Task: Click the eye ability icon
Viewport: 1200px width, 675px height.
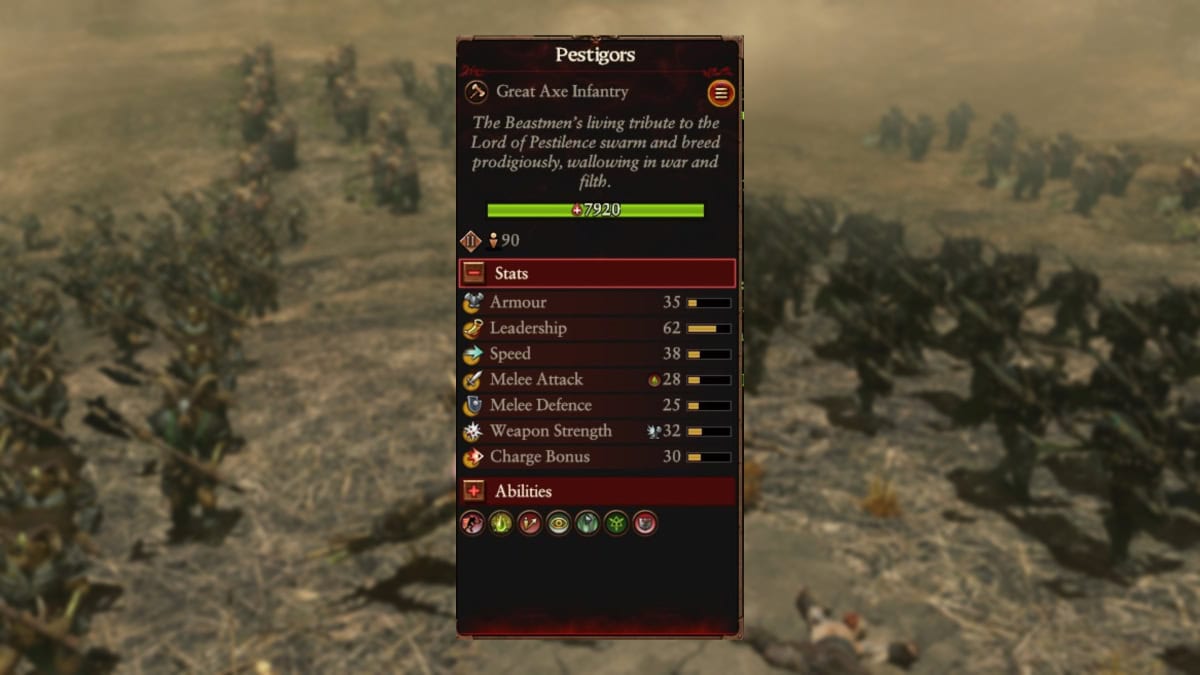Action: coord(558,523)
